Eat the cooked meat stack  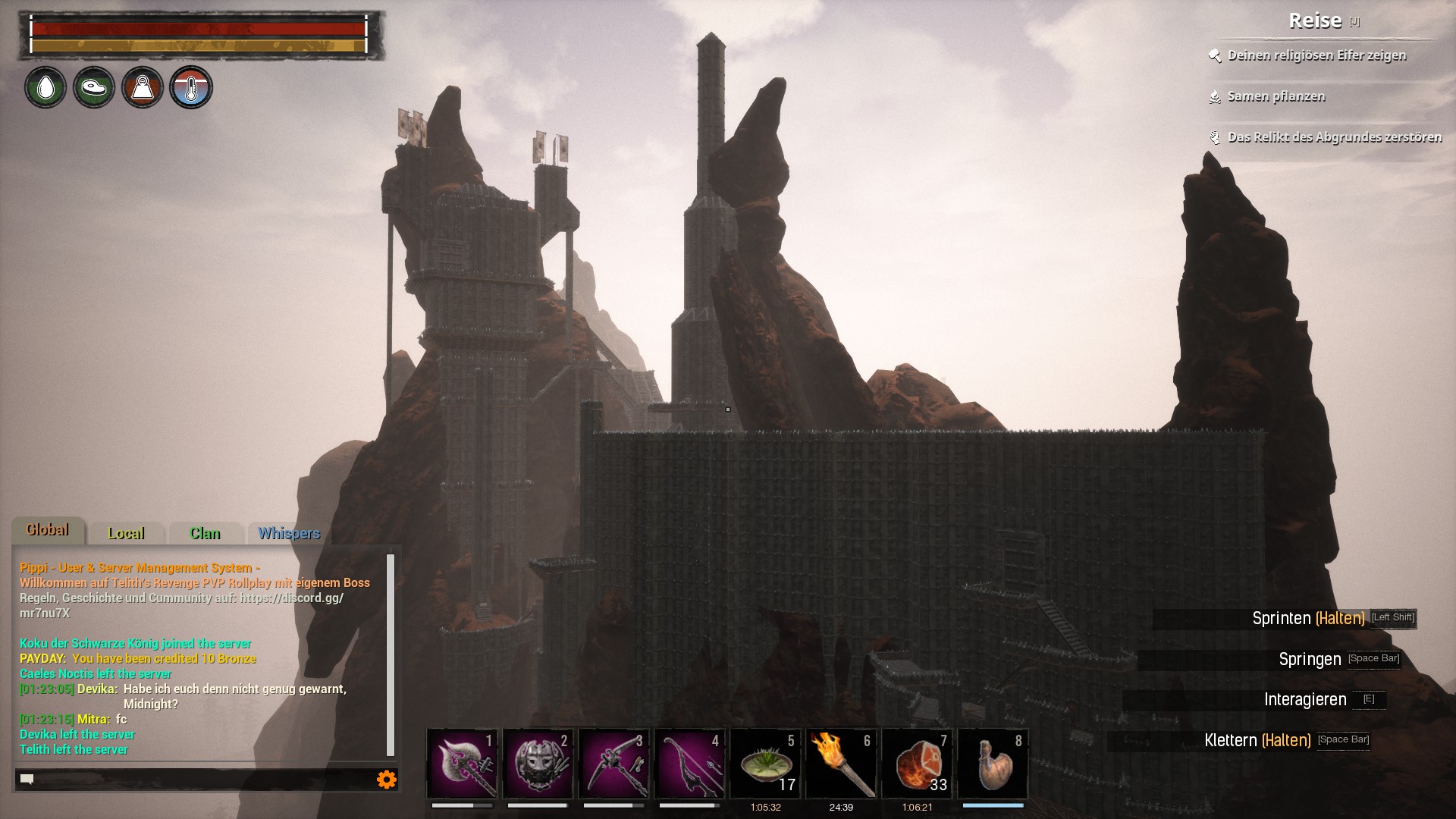tap(917, 764)
